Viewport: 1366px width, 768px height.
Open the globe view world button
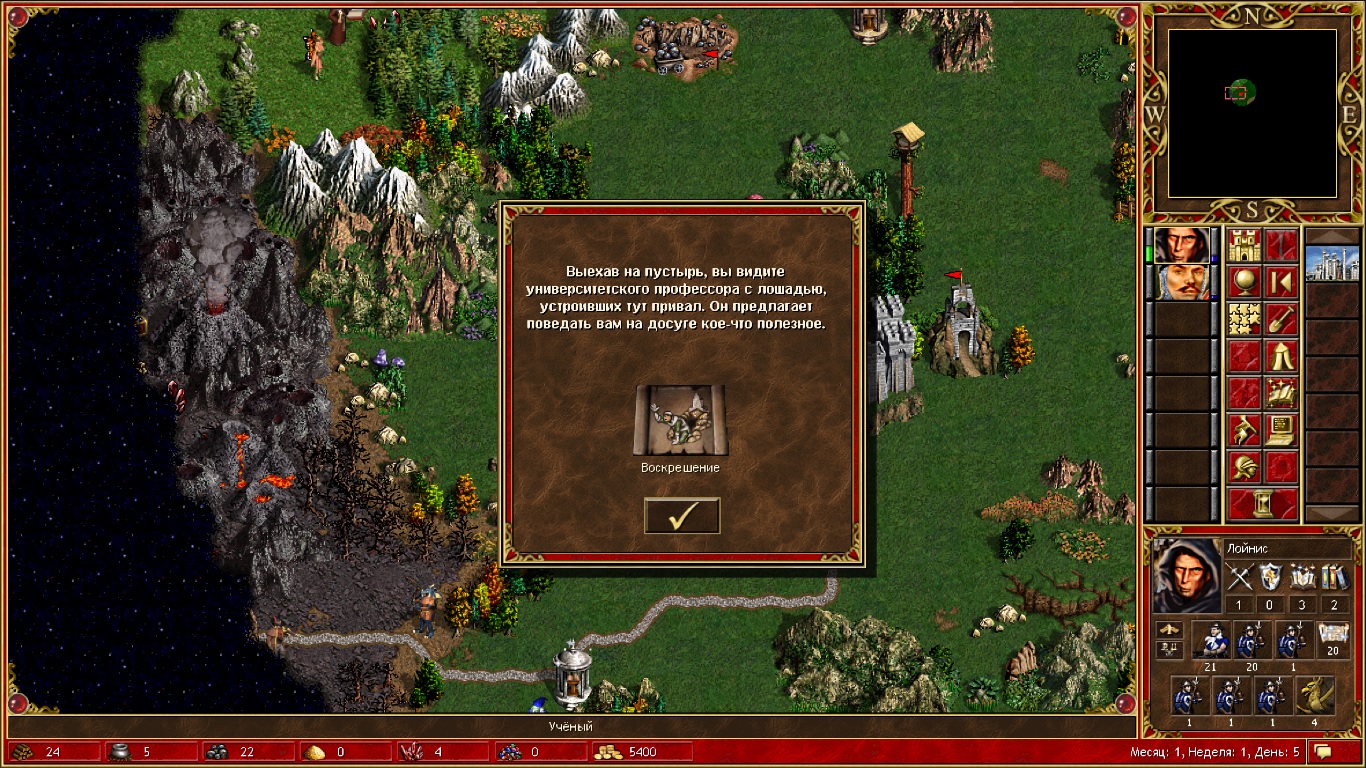point(1244,282)
